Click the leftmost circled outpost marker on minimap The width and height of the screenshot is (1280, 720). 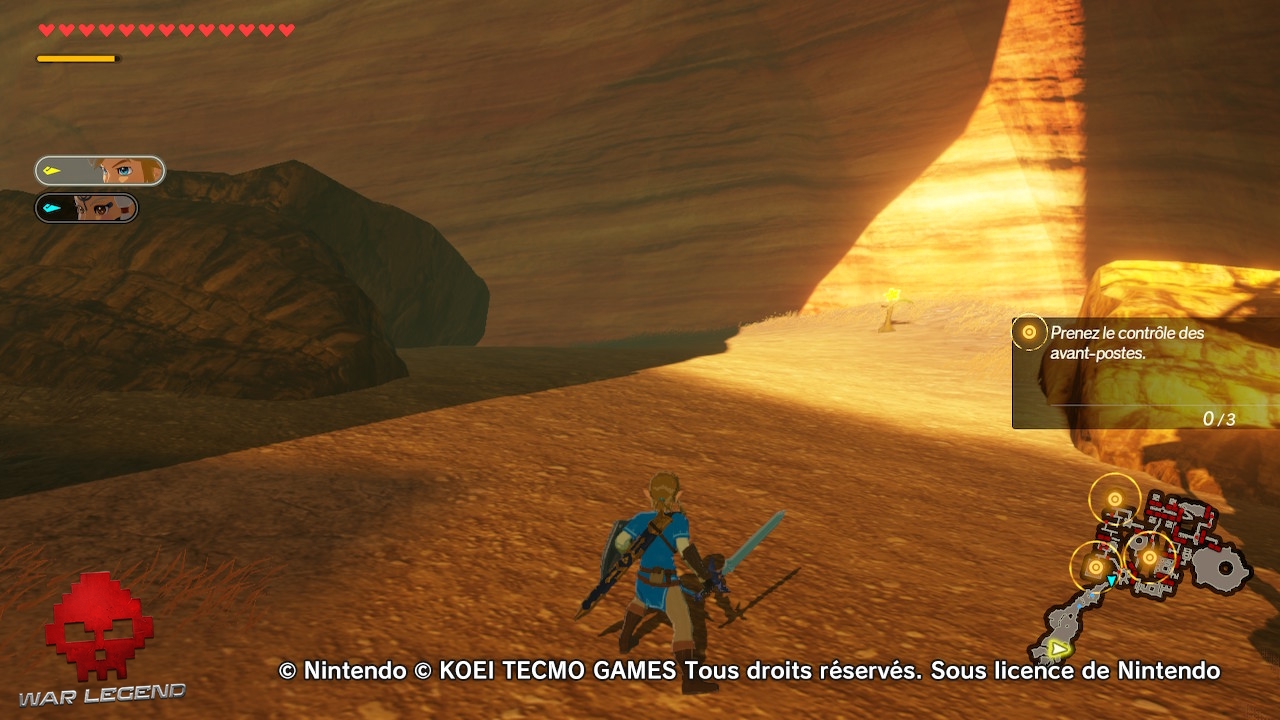1096,565
